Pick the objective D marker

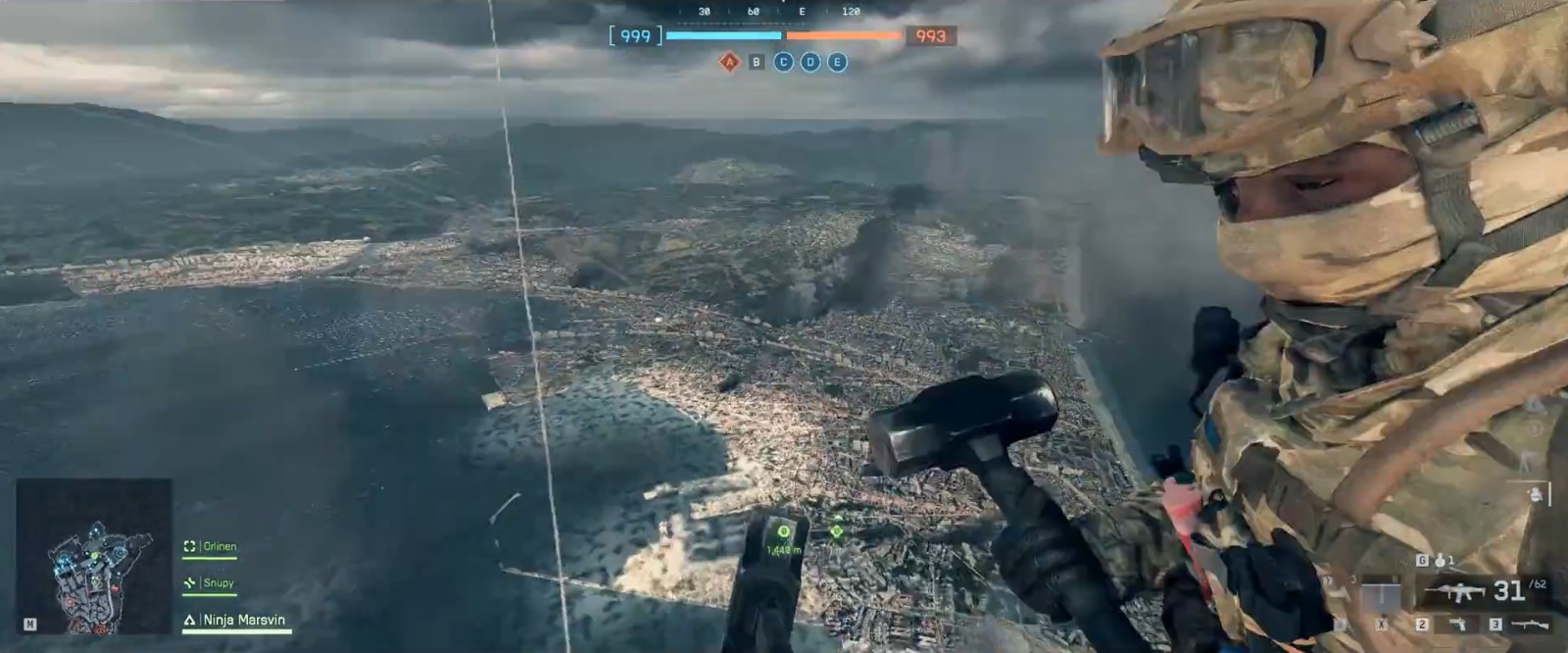click(809, 63)
